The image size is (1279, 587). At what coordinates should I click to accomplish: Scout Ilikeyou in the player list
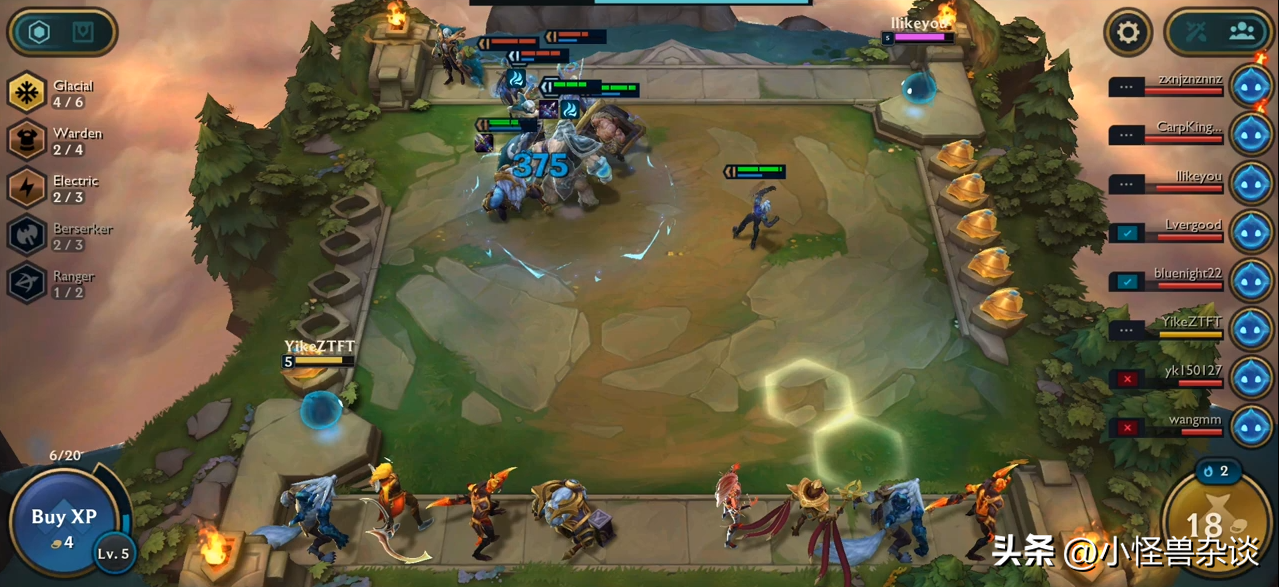1250,182
